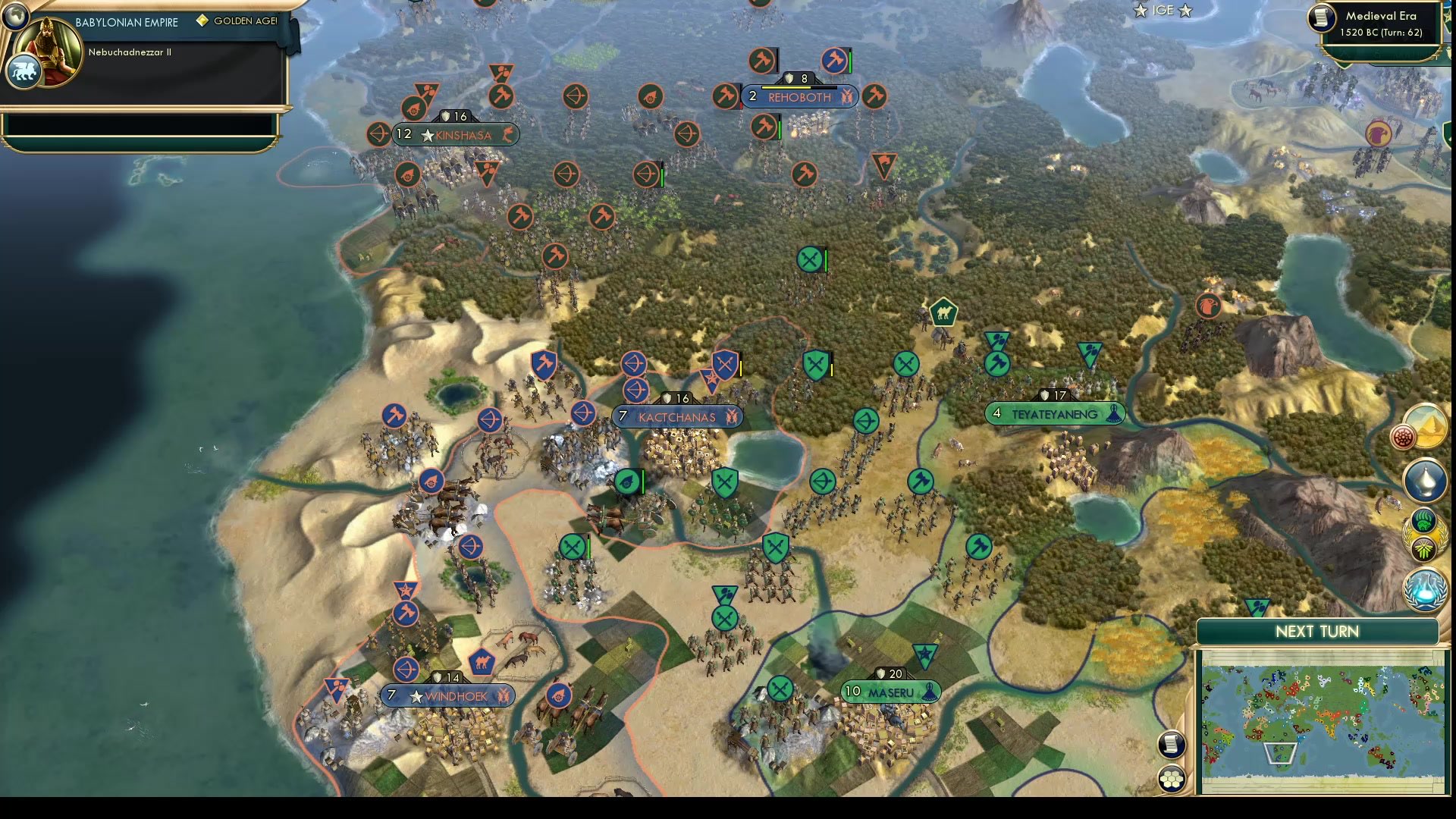The height and width of the screenshot is (819, 1456).
Task: Toggle the left IGE star
Action: 1140,11
